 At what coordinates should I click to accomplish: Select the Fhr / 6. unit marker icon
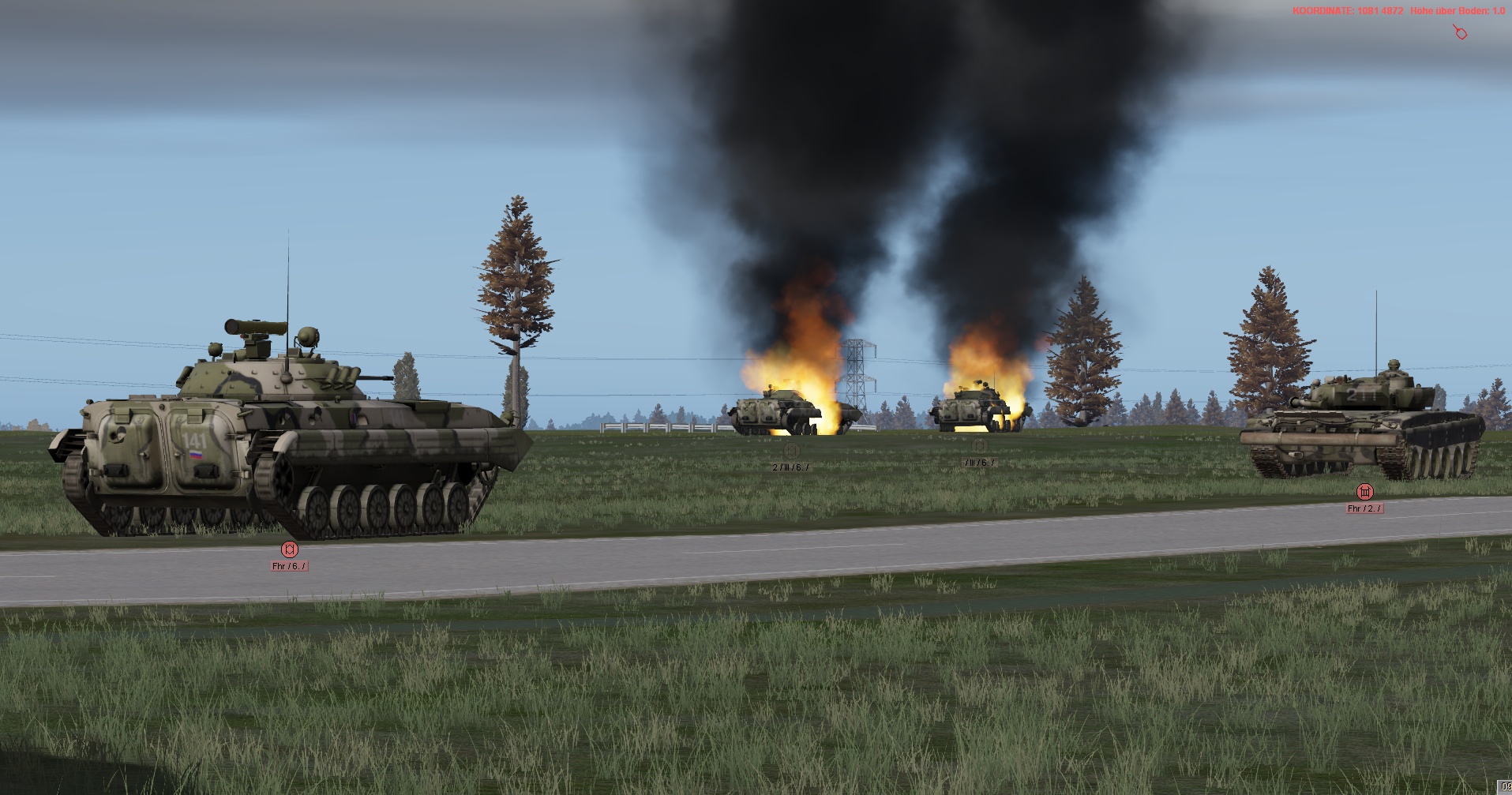tap(290, 549)
